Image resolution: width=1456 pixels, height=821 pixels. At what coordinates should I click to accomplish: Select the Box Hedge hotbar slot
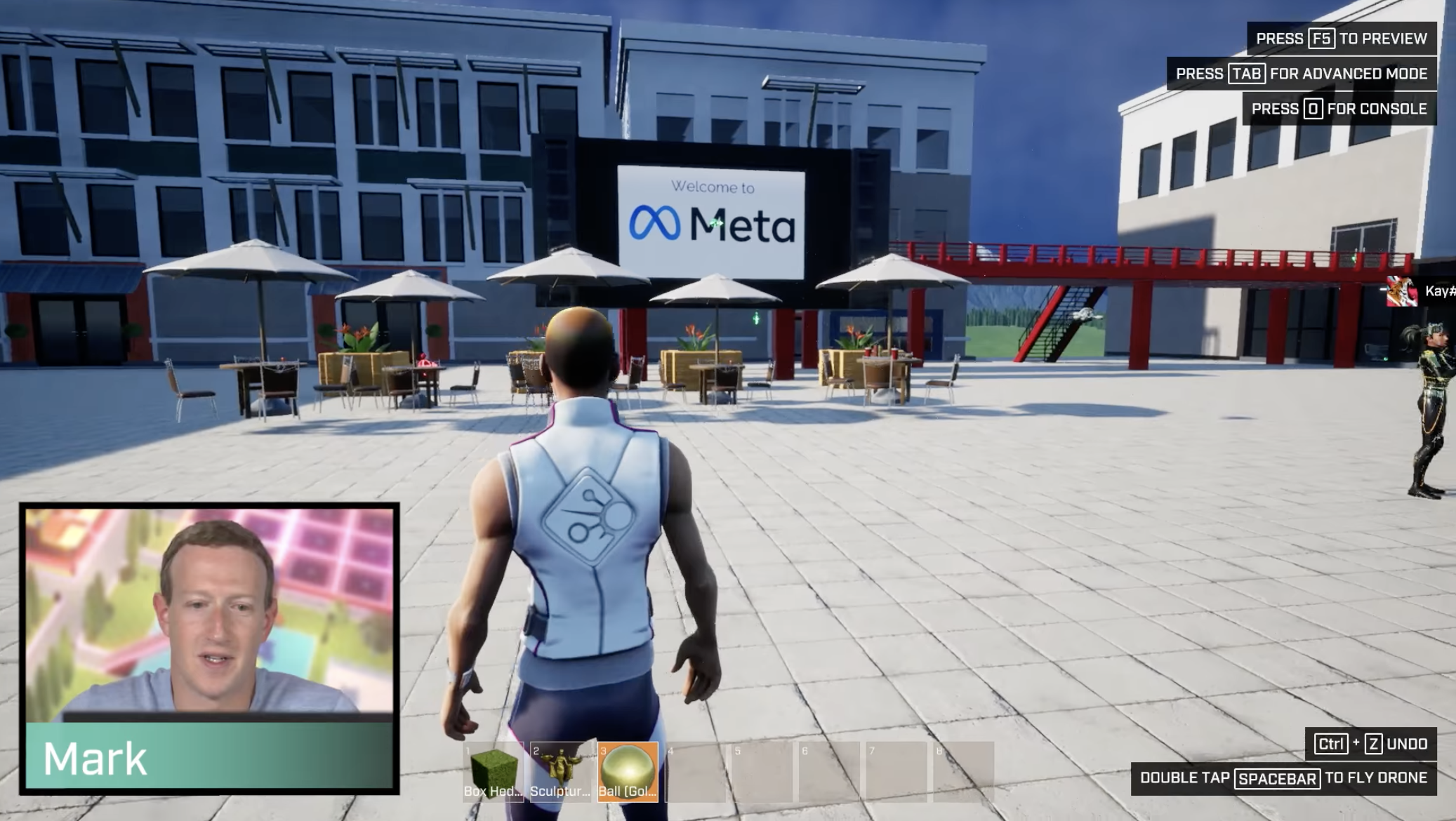click(494, 771)
